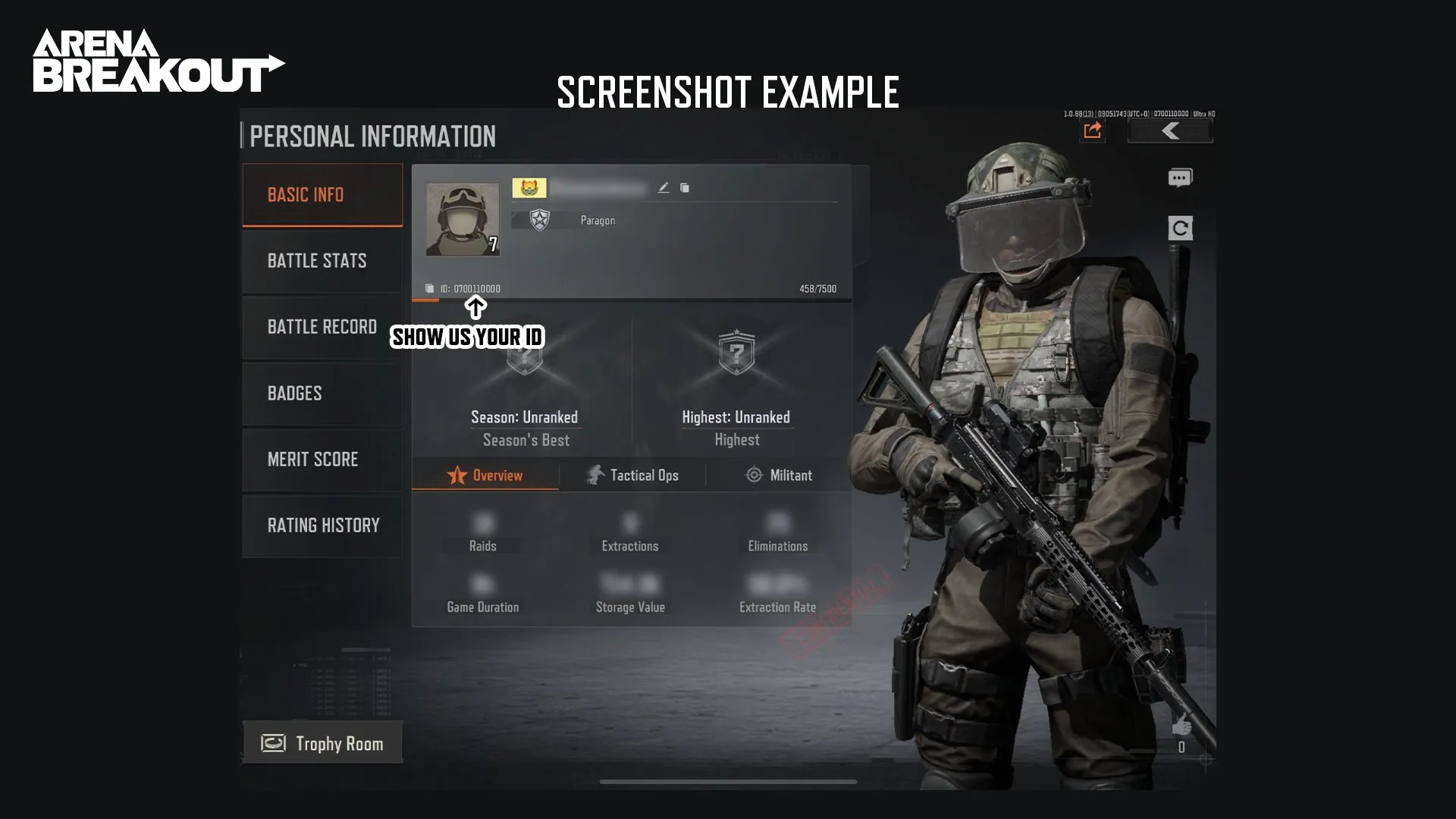Switch to Battle Stats
The width and height of the screenshot is (1456, 819).
322,261
